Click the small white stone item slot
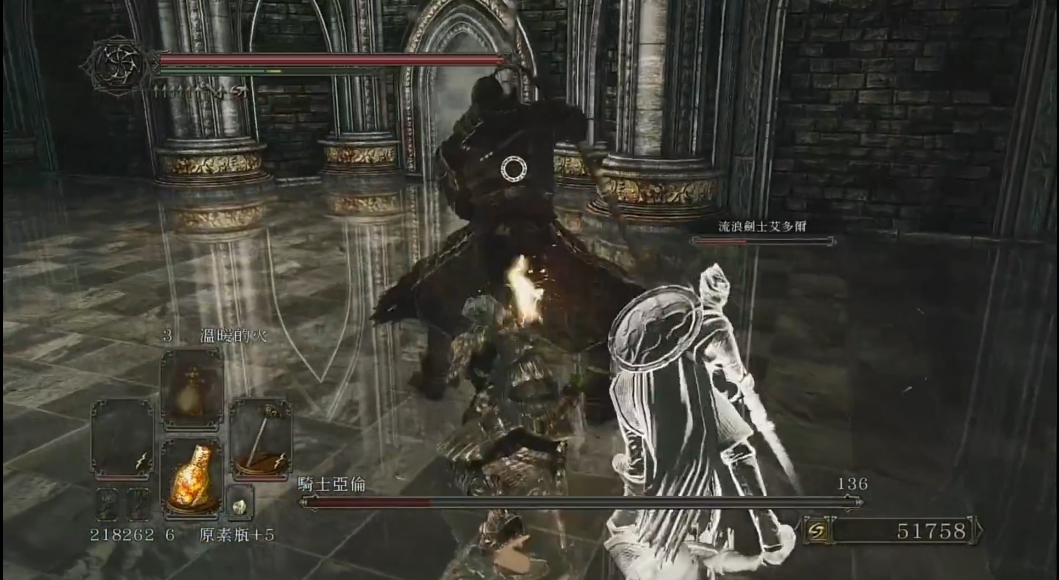 click(240, 502)
